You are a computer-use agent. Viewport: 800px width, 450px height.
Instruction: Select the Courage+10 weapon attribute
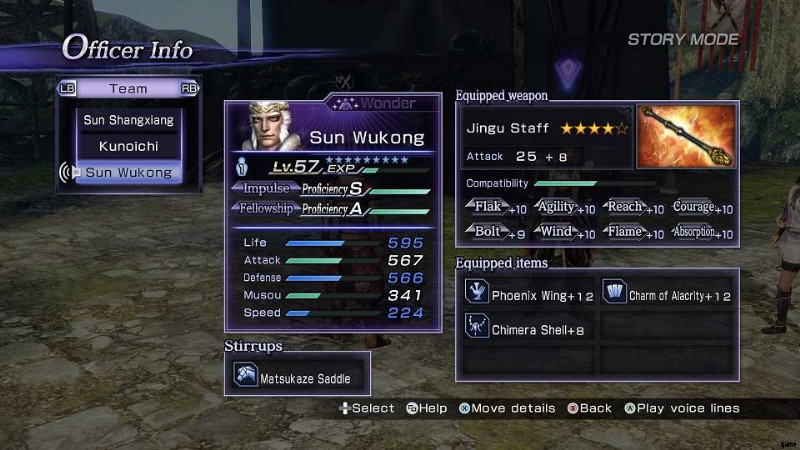(x=701, y=208)
